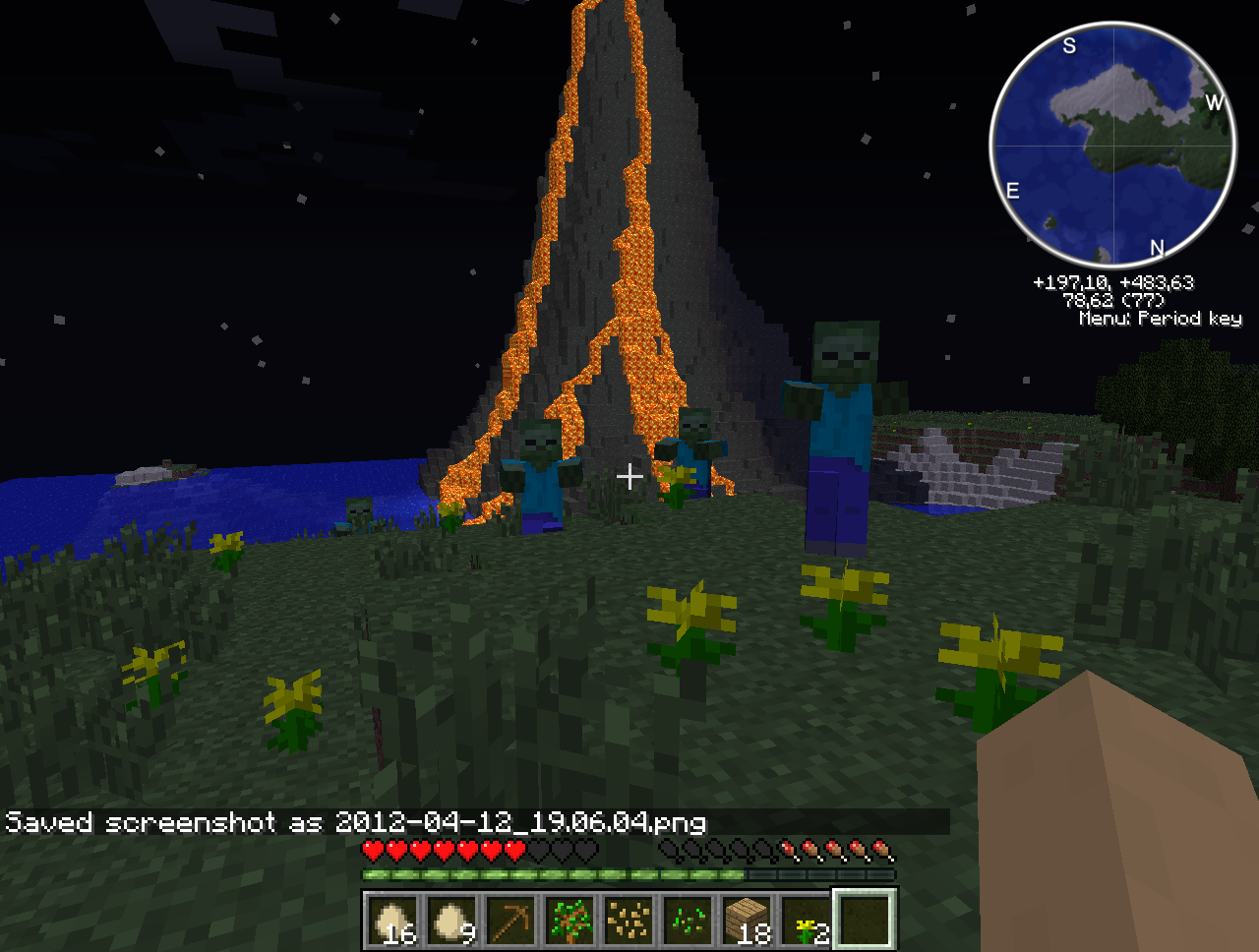The width and height of the screenshot is (1259, 952).
Task: Choose the yellow dandelion flower slot
Action: pyautogui.click(x=806, y=921)
